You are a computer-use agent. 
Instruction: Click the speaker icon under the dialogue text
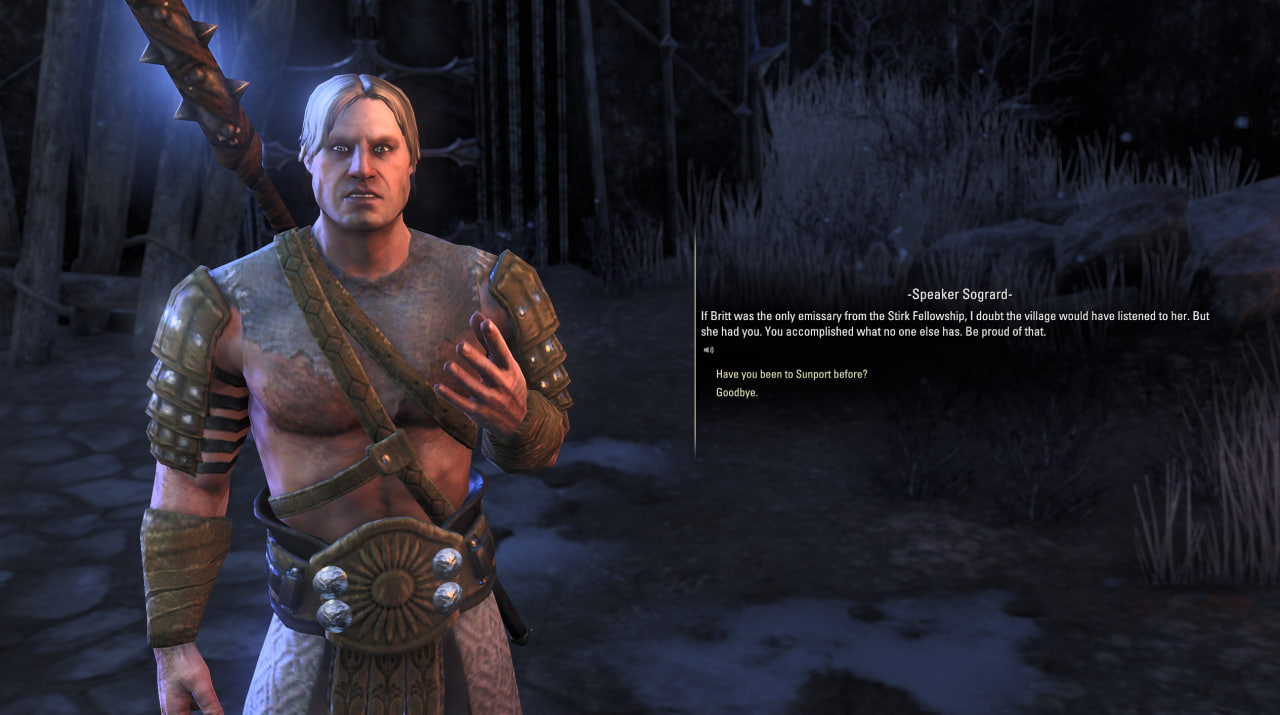point(708,350)
